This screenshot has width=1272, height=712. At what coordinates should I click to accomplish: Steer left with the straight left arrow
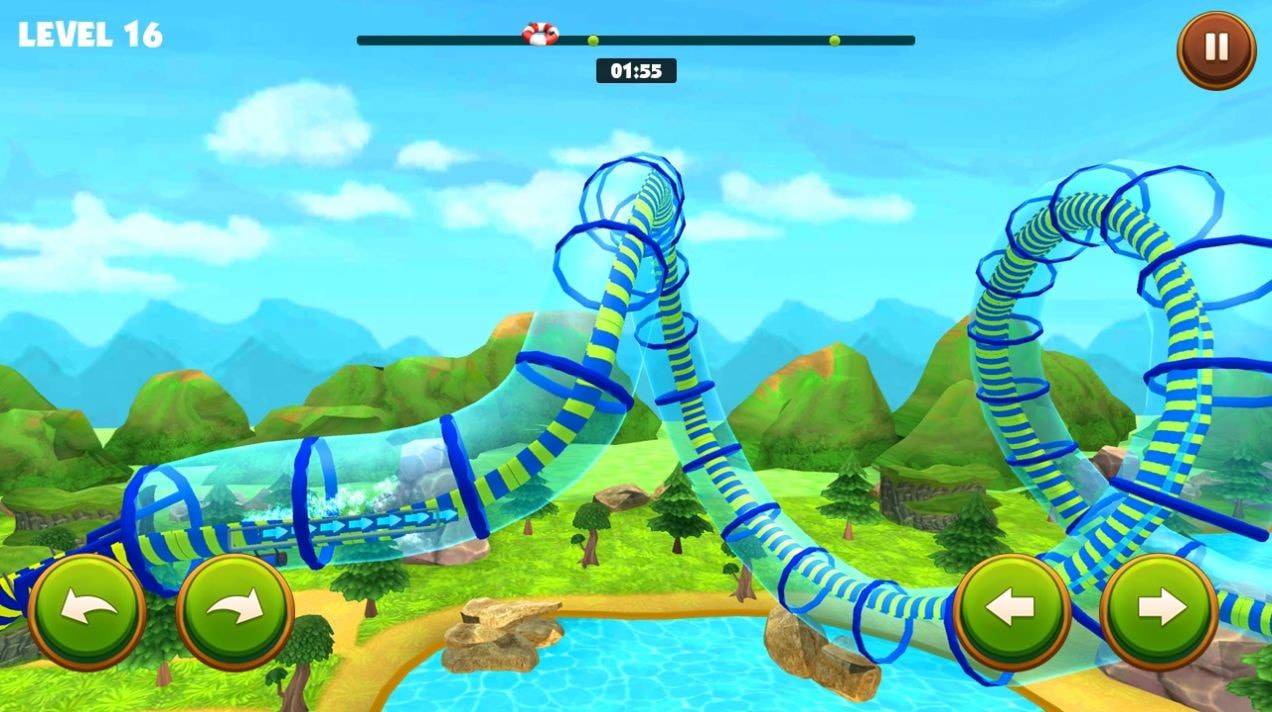click(x=1011, y=610)
